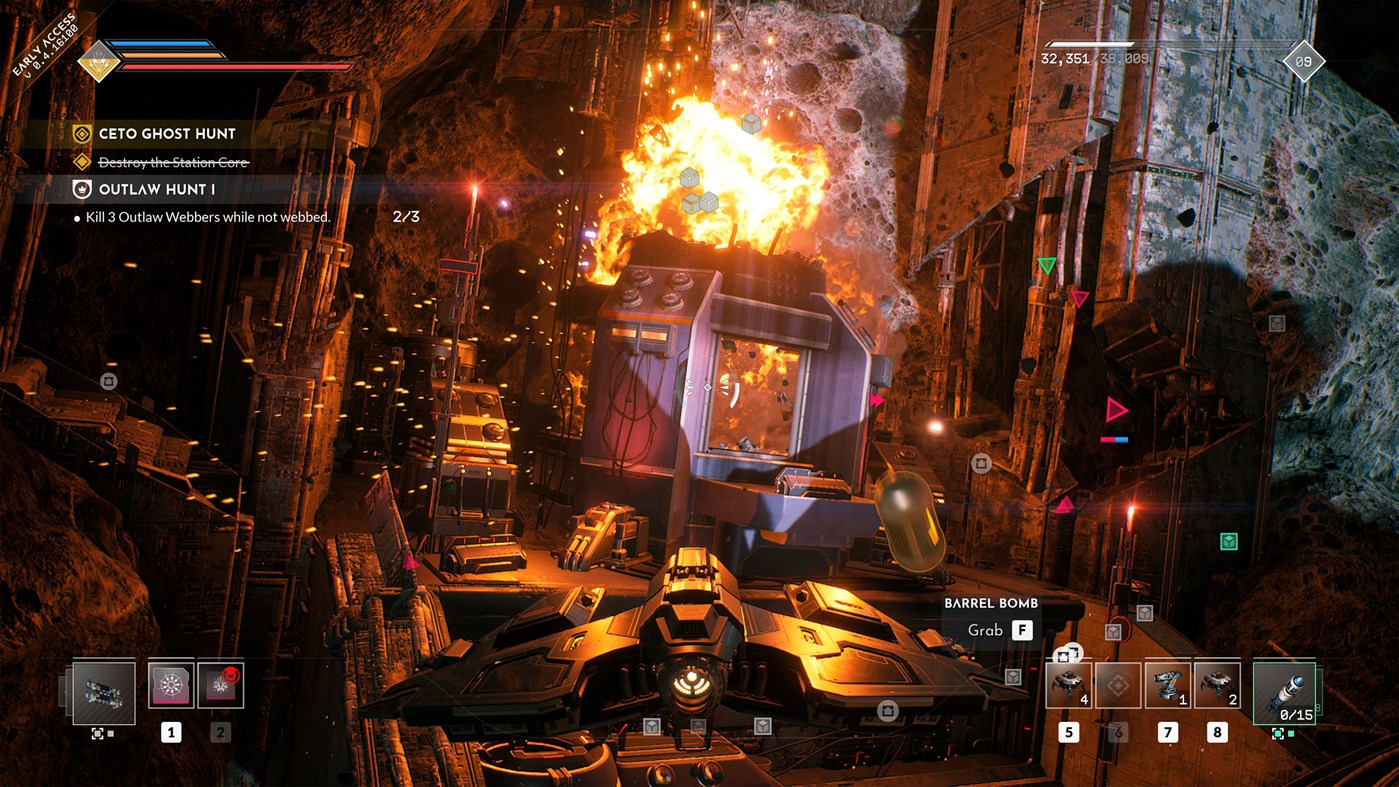Activate the consumable in slot 1

tap(170, 684)
